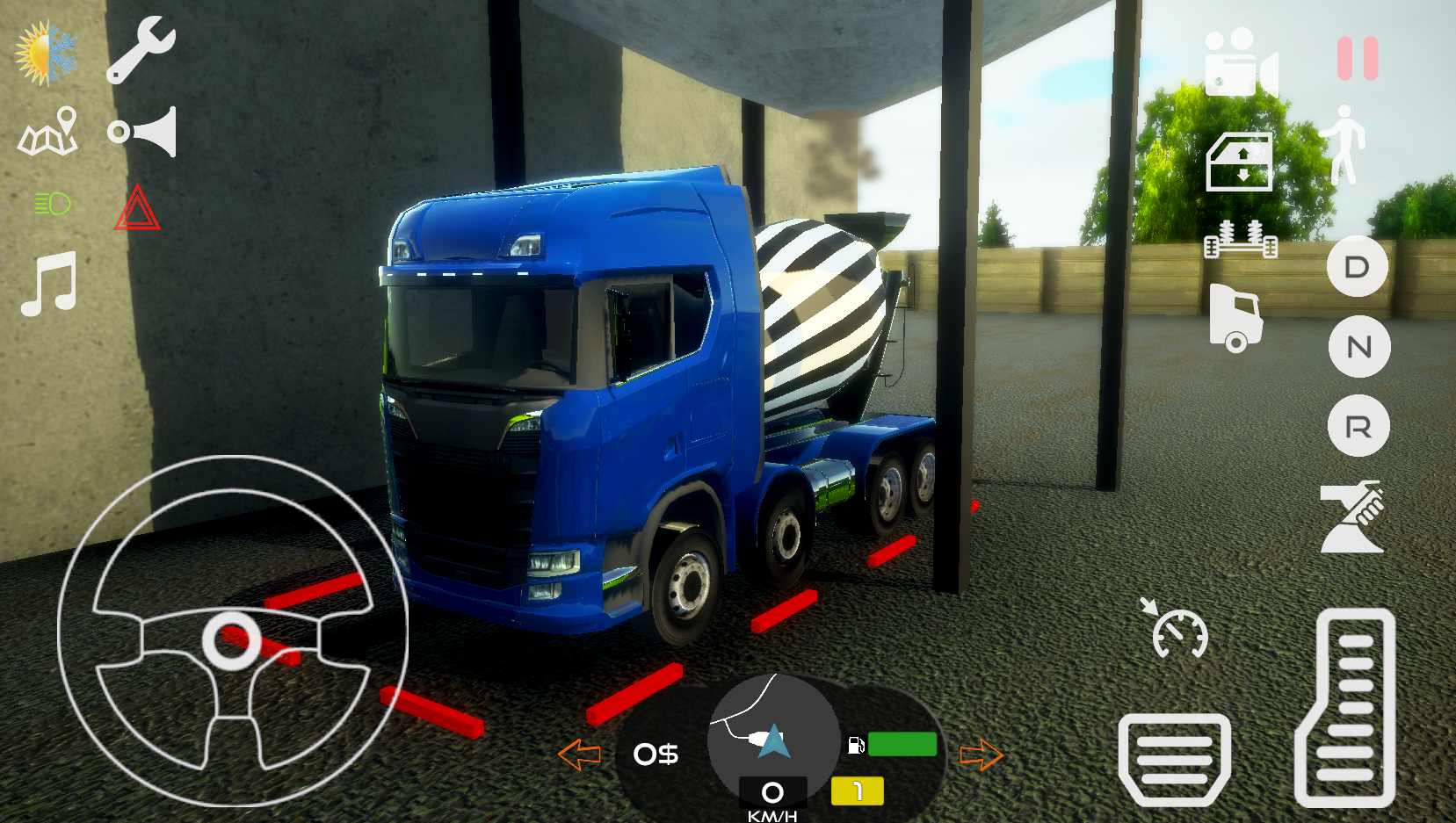Toggle the headlights
1456x823 pixels.
[50, 204]
